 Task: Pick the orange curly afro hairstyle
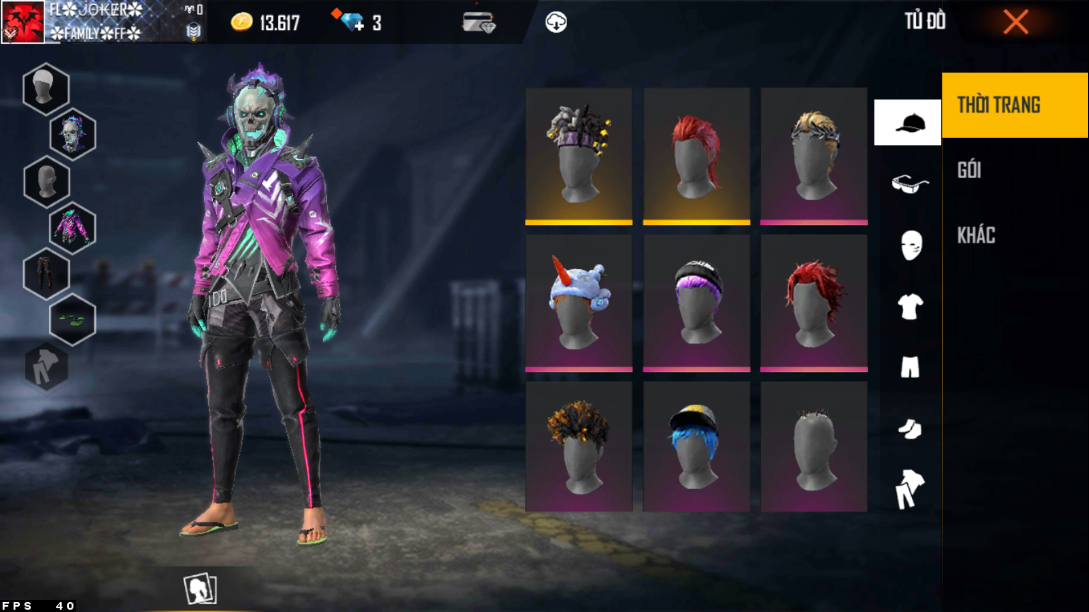(x=578, y=446)
